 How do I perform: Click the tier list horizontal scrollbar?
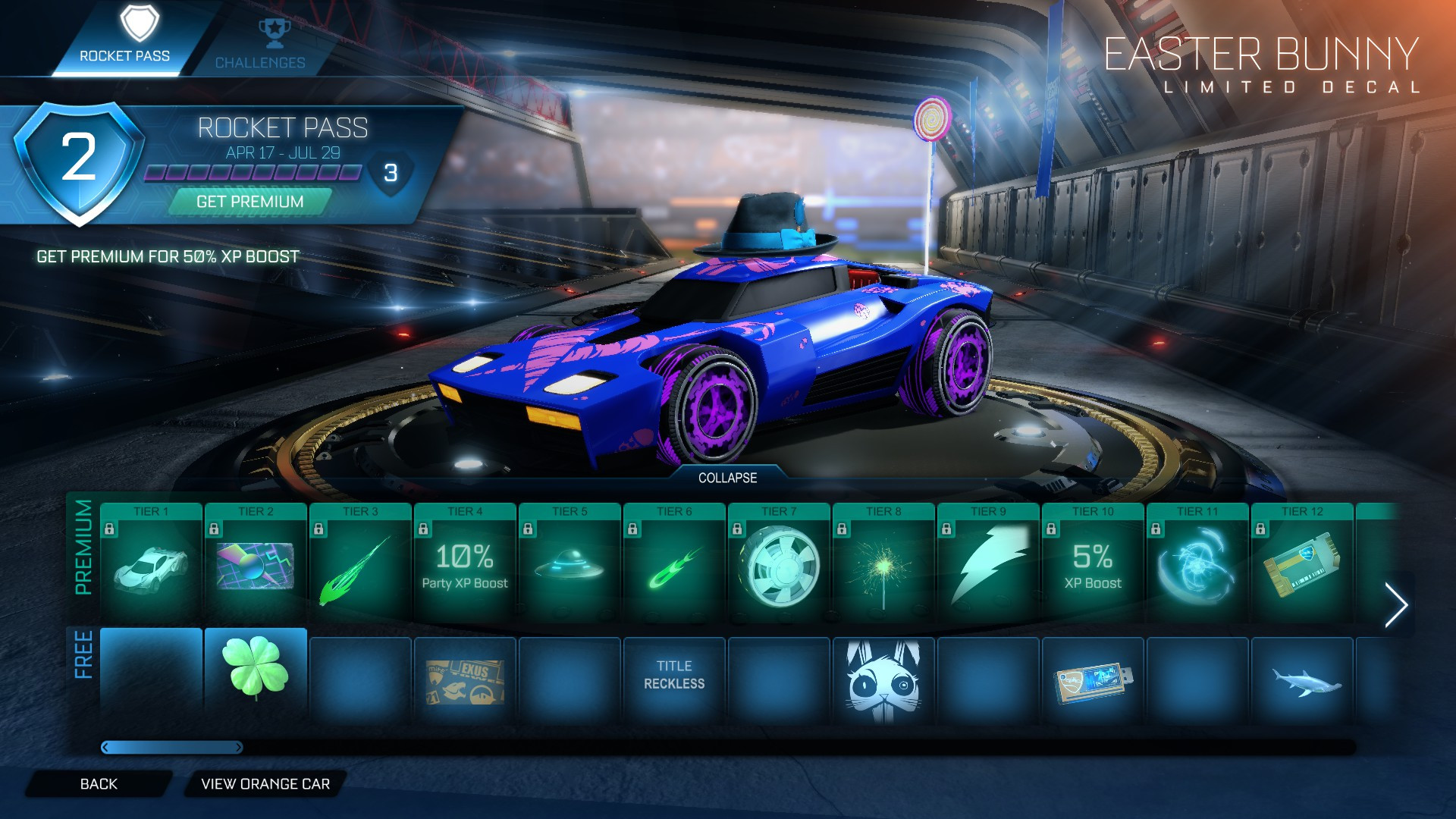click(172, 748)
